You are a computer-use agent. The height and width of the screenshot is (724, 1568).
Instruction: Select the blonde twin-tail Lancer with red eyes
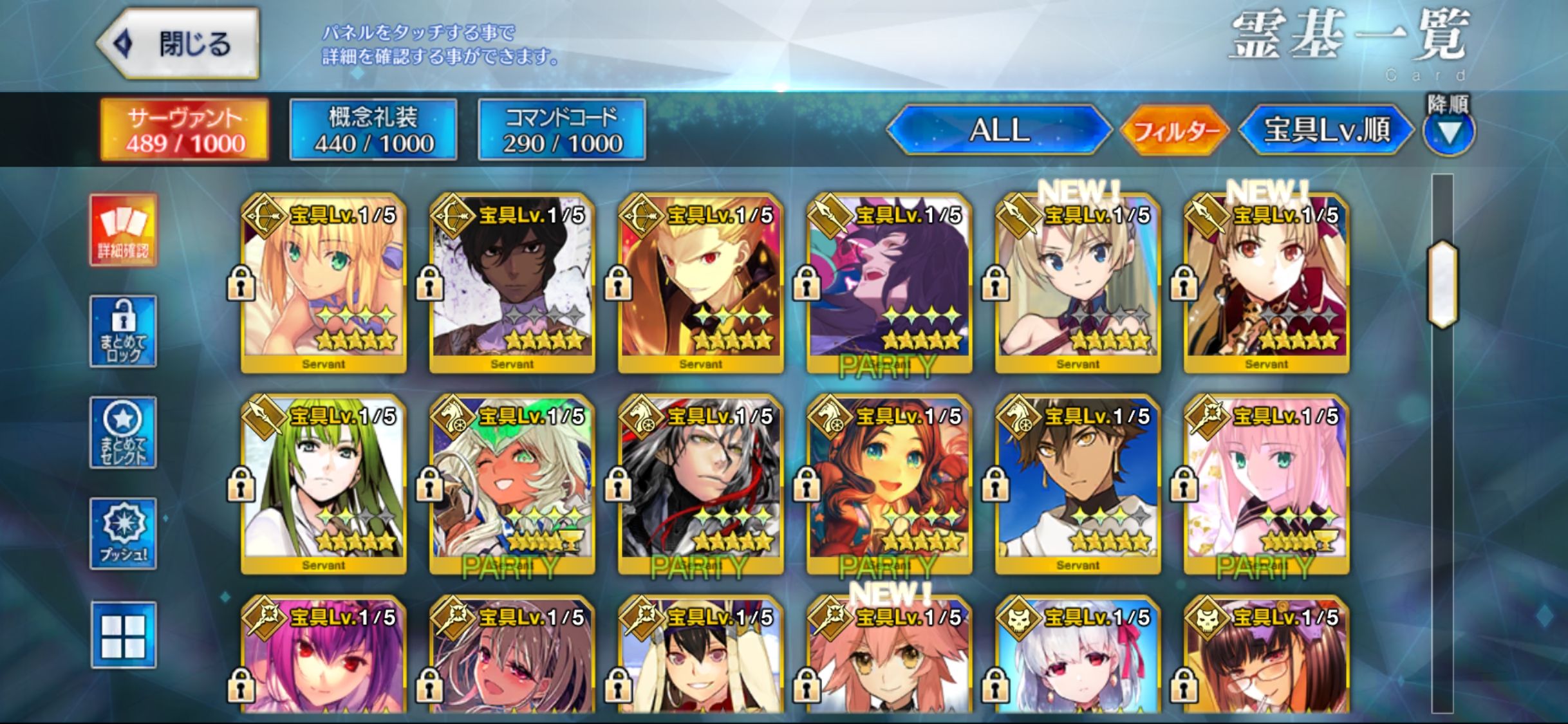coord(1266,283)
